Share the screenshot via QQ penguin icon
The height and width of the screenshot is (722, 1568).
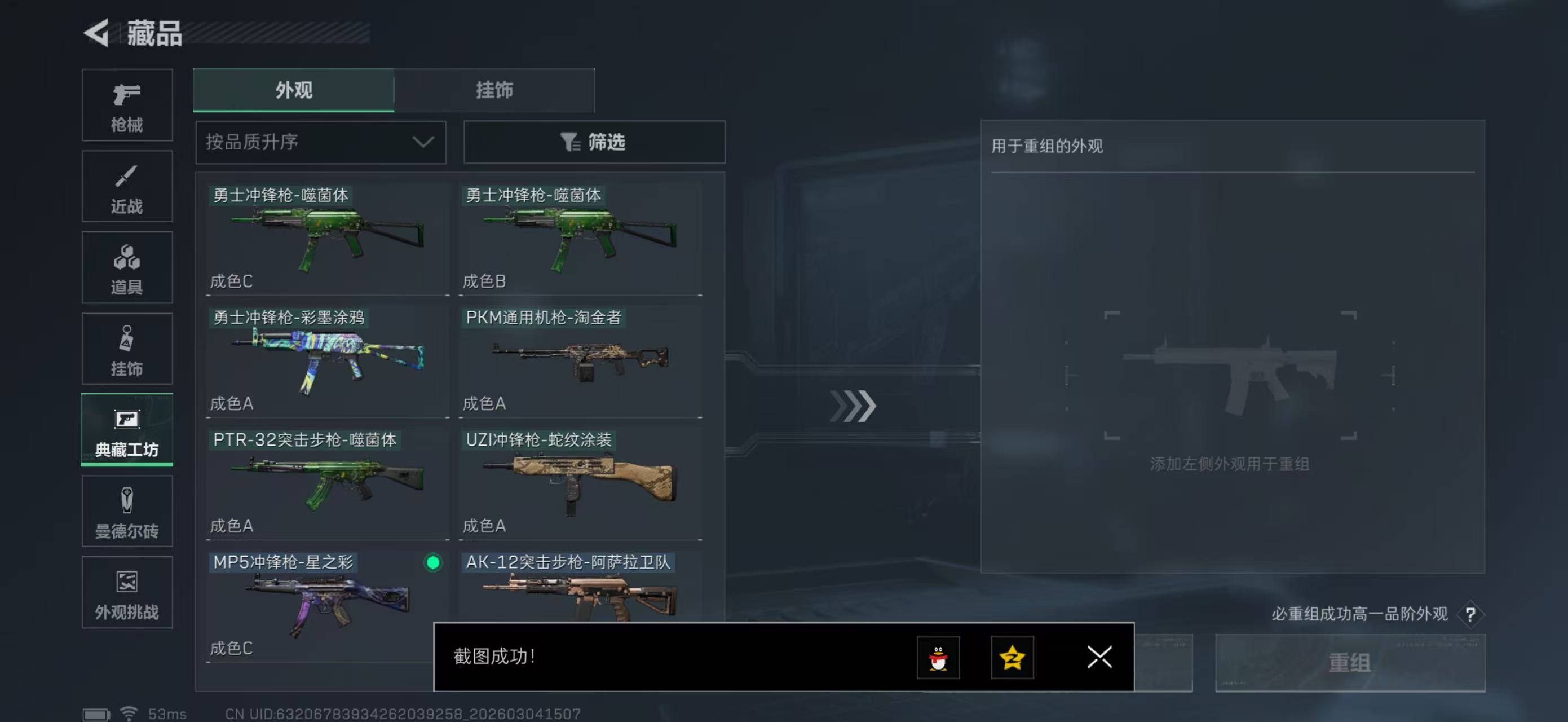[x=938, y=658]
